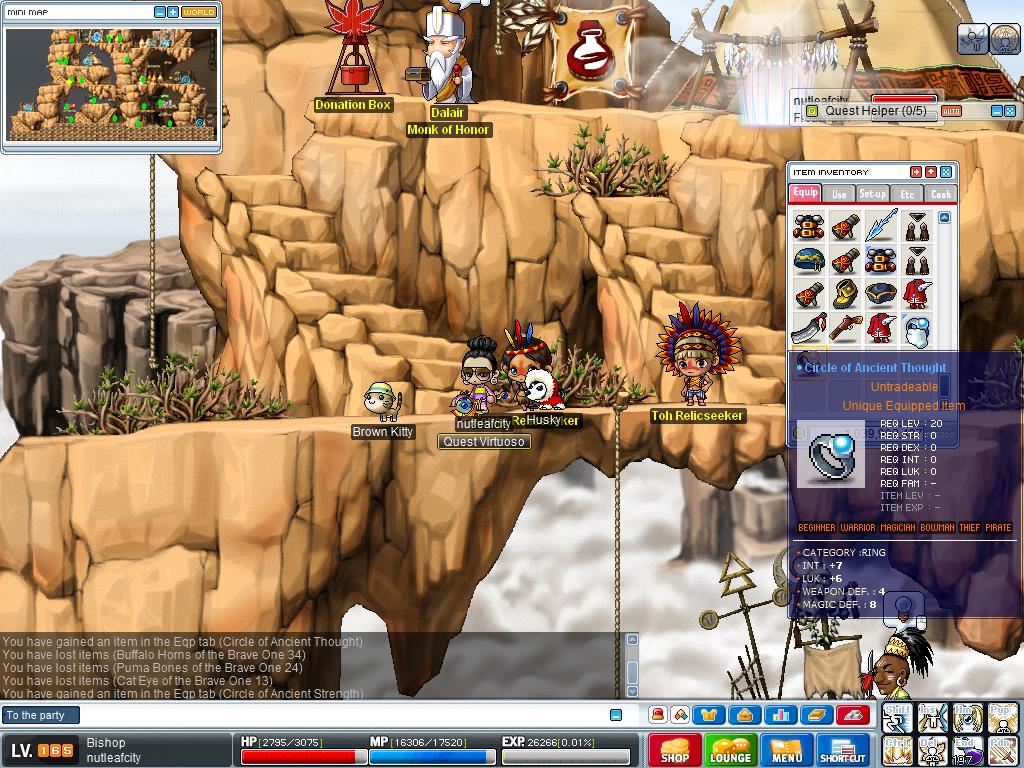Use the Shift quickslot skill
Viewport: 1024px width, 768px height.
coord(897,718)
